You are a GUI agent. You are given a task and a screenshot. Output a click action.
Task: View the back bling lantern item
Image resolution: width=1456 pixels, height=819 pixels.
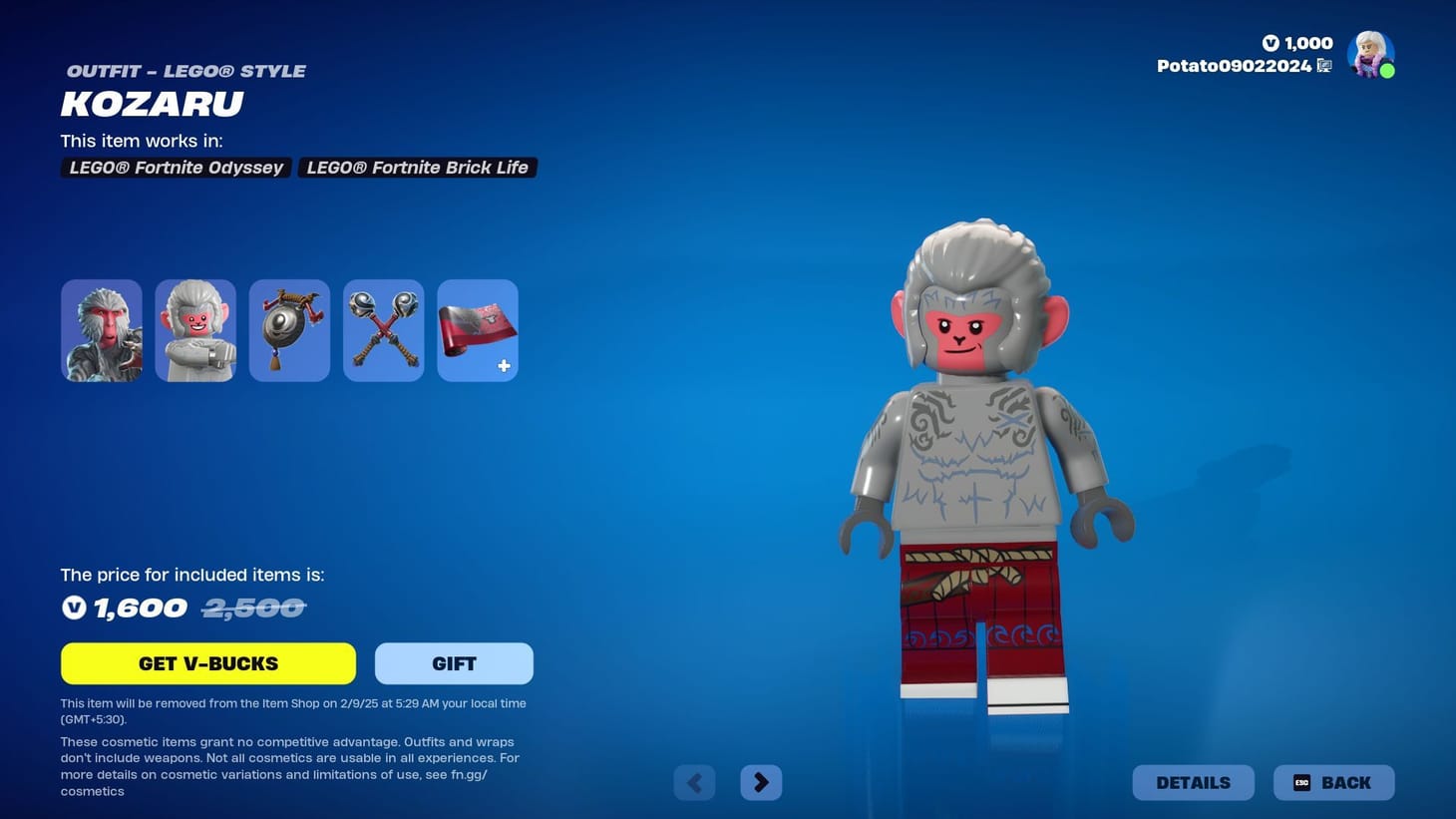(x=288, y=329)
